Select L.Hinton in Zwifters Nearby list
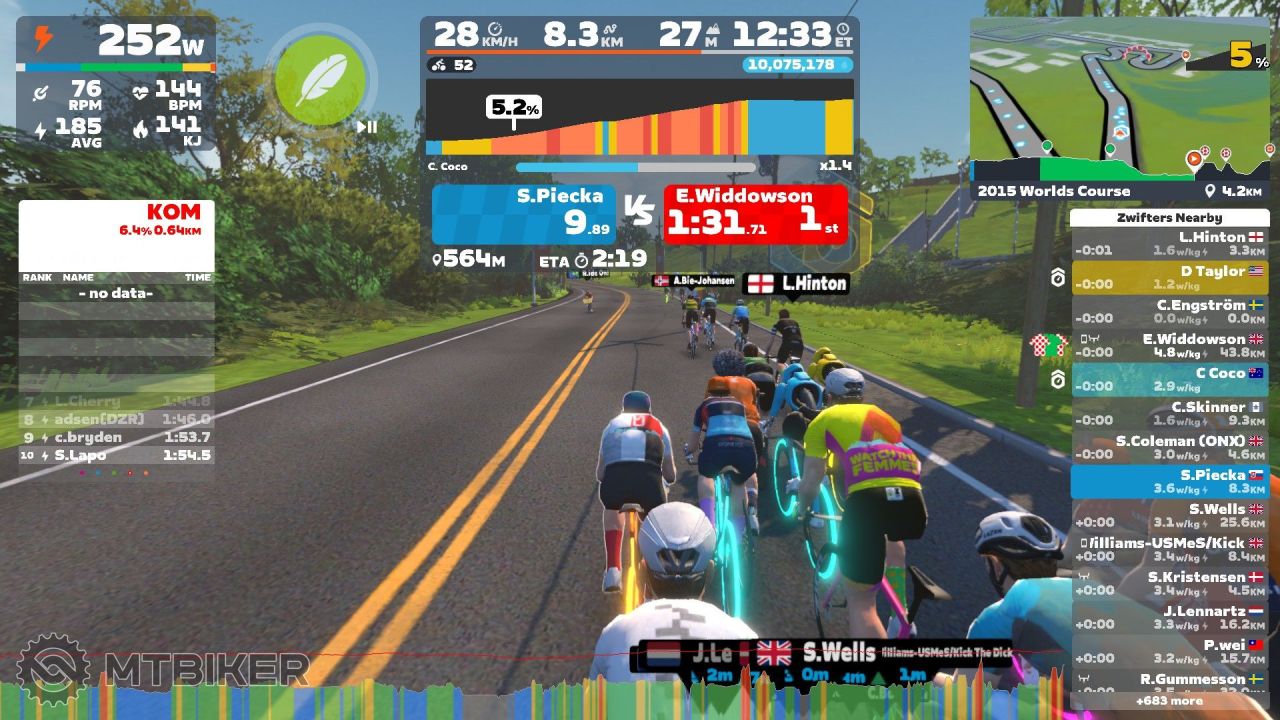This screenshot has width=1280, height=720. [1168, 244]
